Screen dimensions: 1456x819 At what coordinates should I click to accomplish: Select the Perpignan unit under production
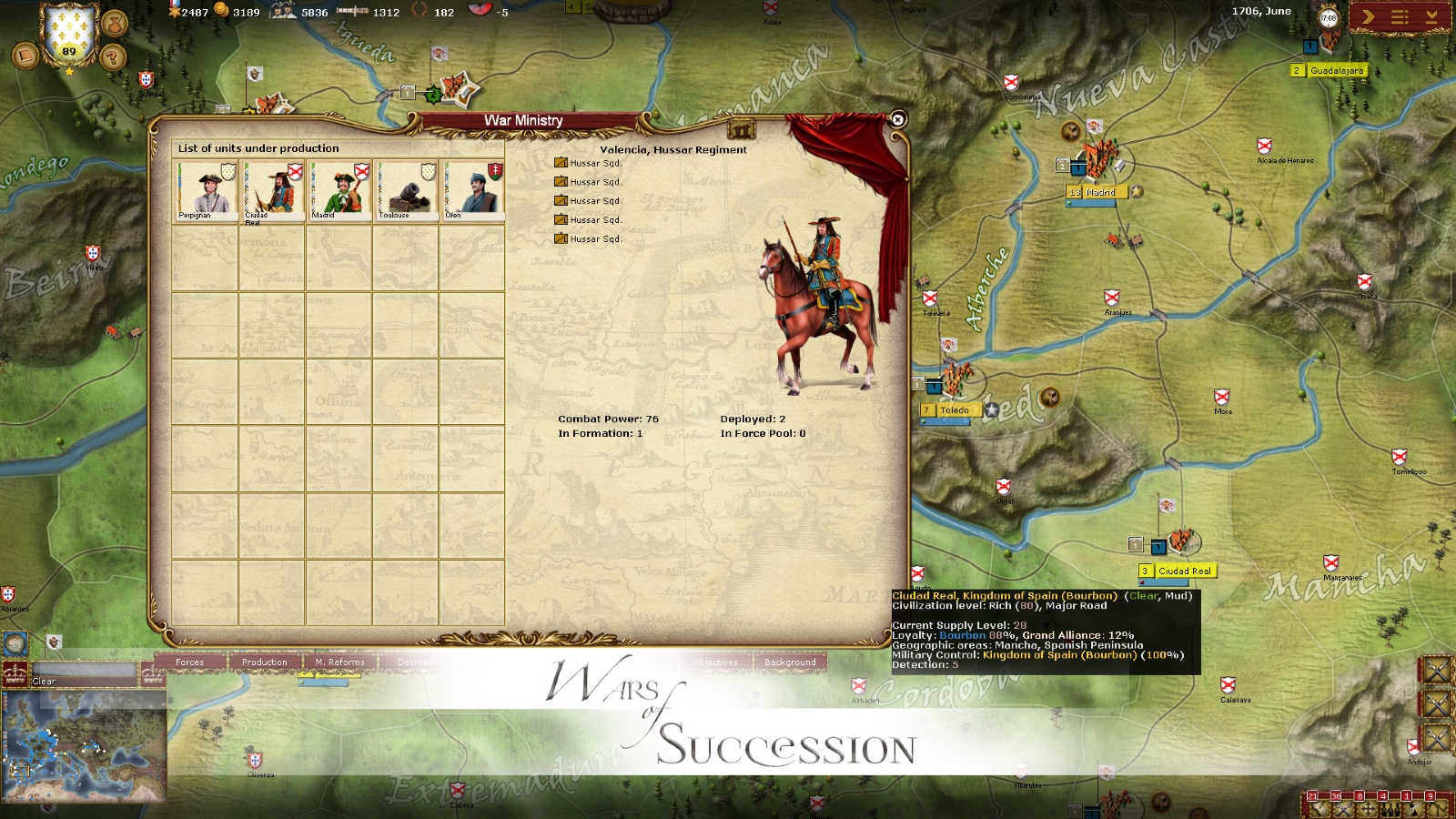[206, 189]
